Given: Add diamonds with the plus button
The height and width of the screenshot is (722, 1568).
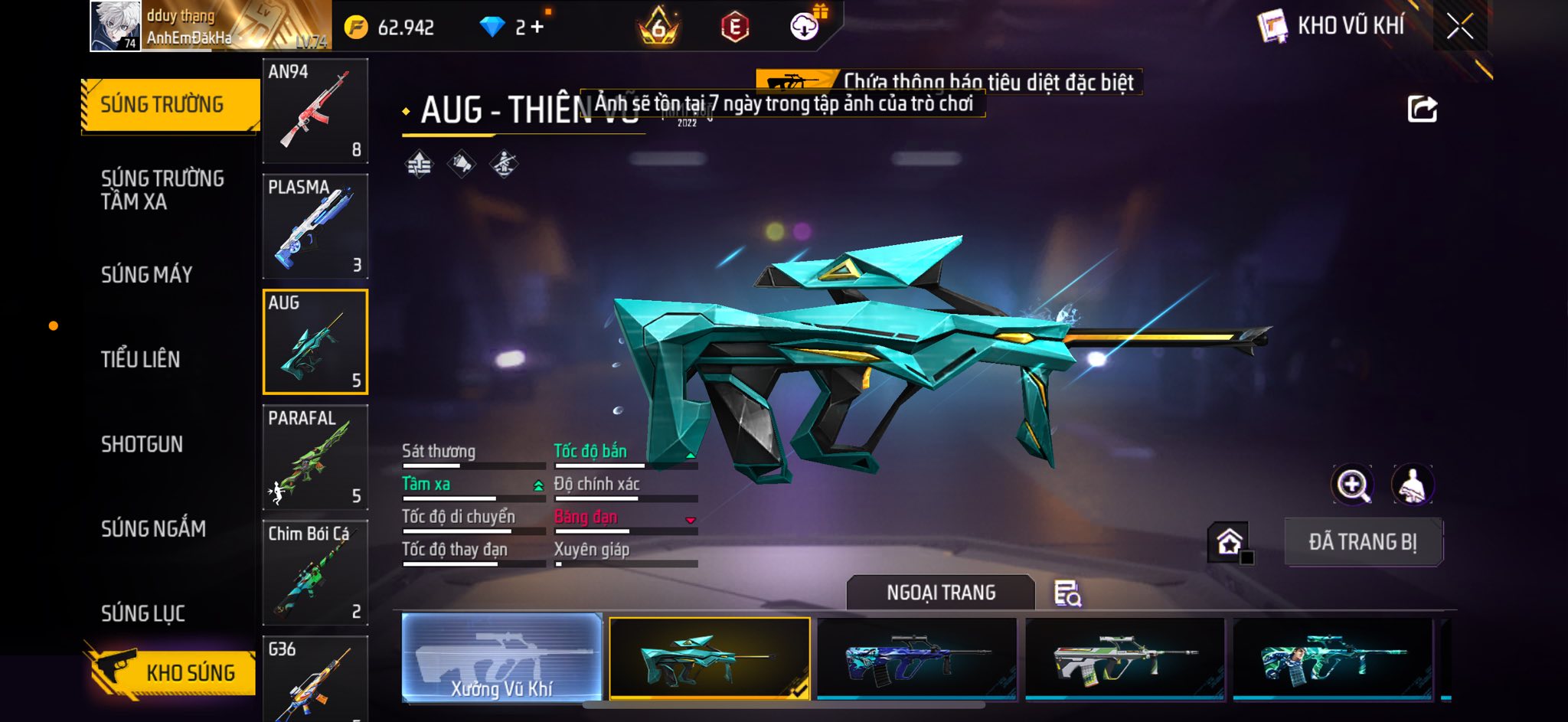Looking at the screenshot, I should click(x=537, y=28).
